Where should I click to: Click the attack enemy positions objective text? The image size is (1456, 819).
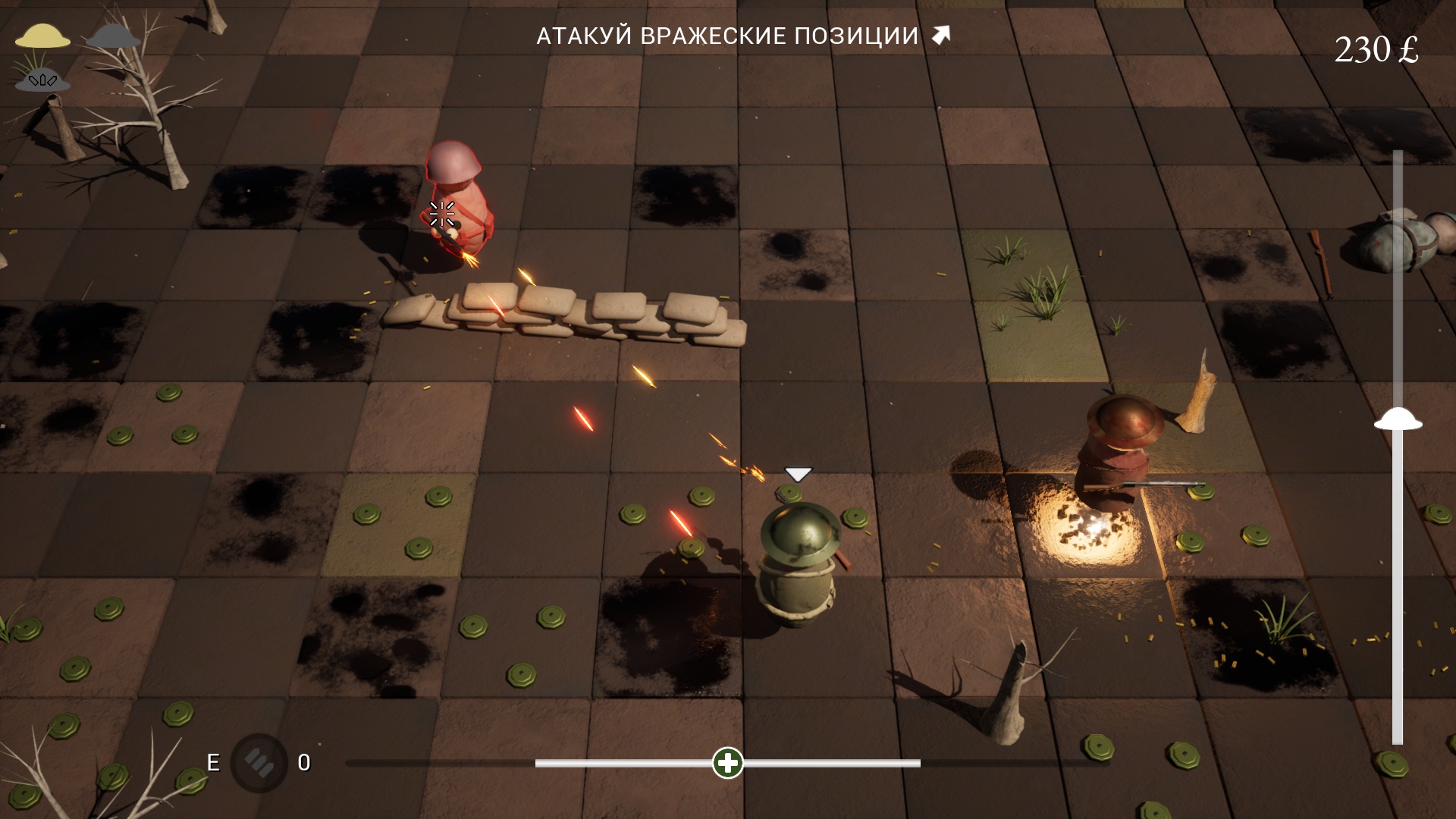click(x=727, y=36)
